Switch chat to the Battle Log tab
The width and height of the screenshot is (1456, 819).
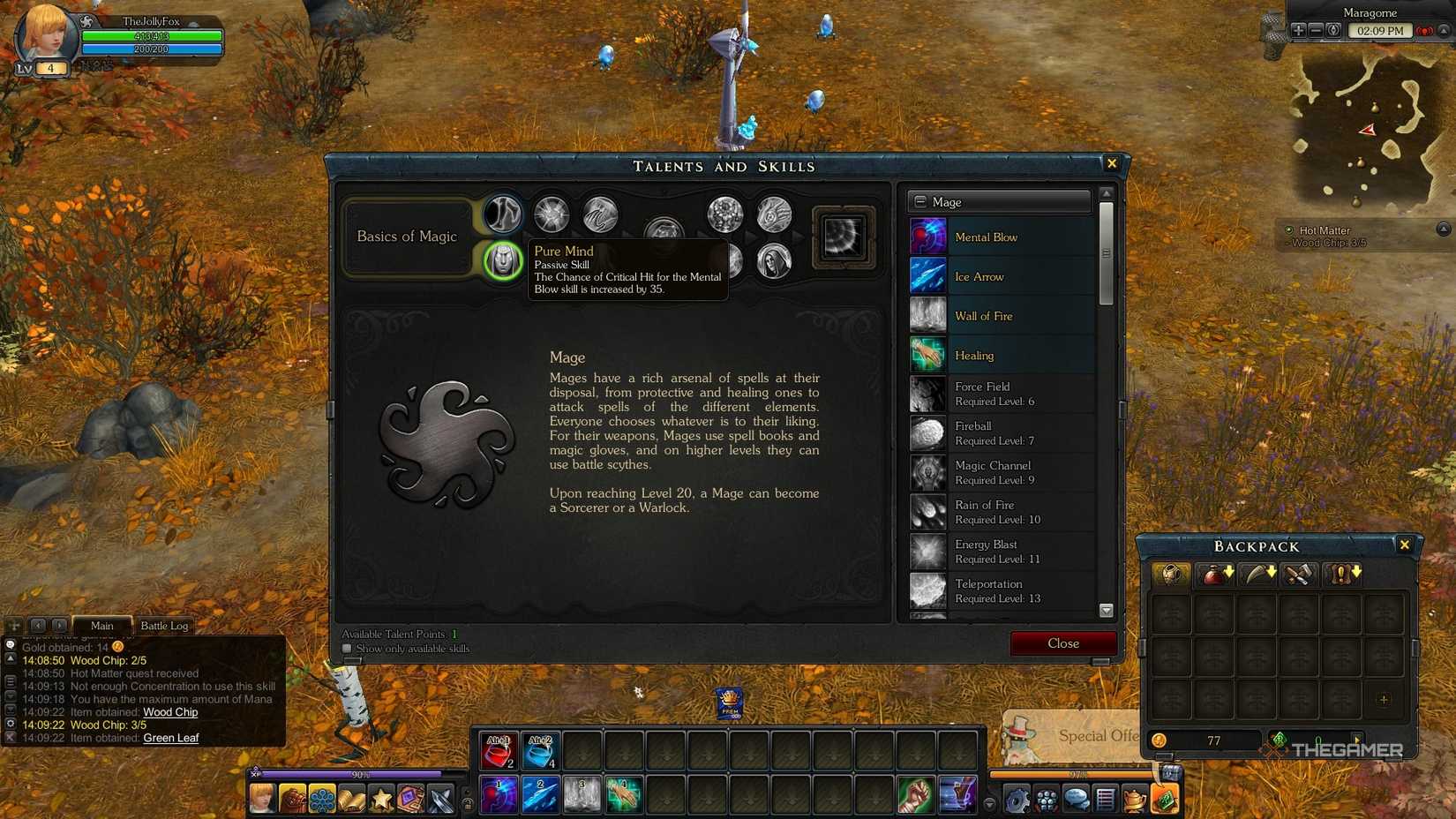[164, 626]
